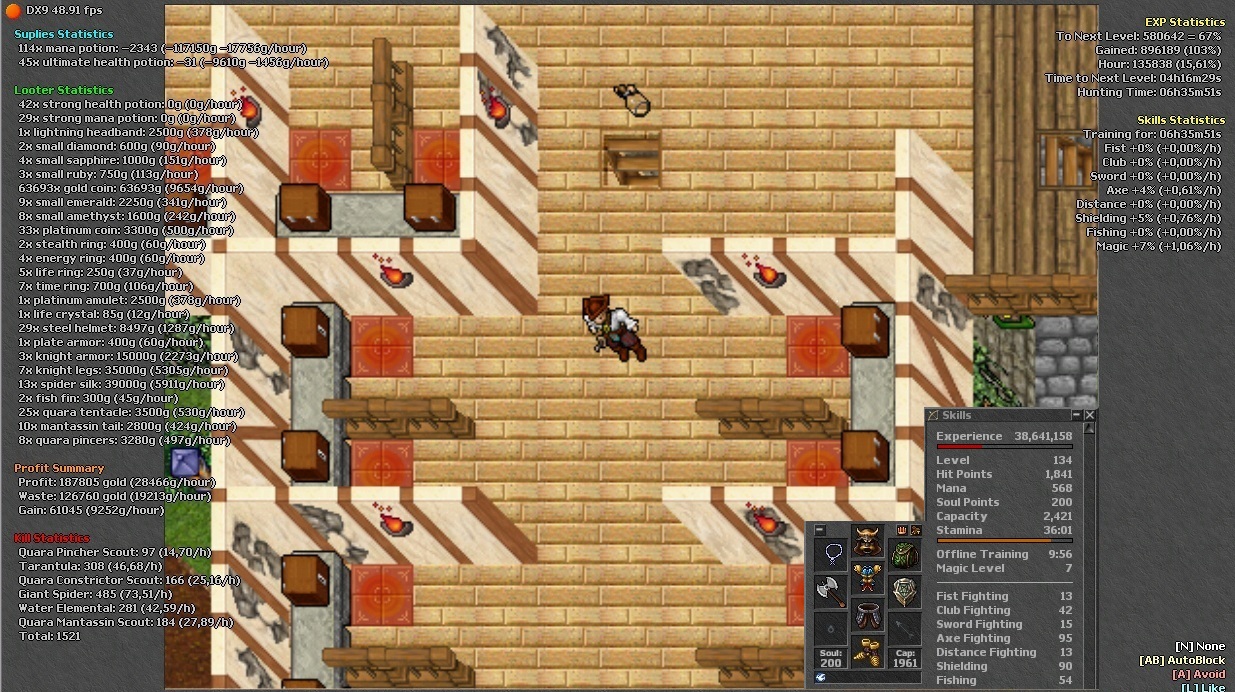This screenshot has width=1235, height=692.
Task: Select the body armor slot
Action: click(x=867, y=579)
